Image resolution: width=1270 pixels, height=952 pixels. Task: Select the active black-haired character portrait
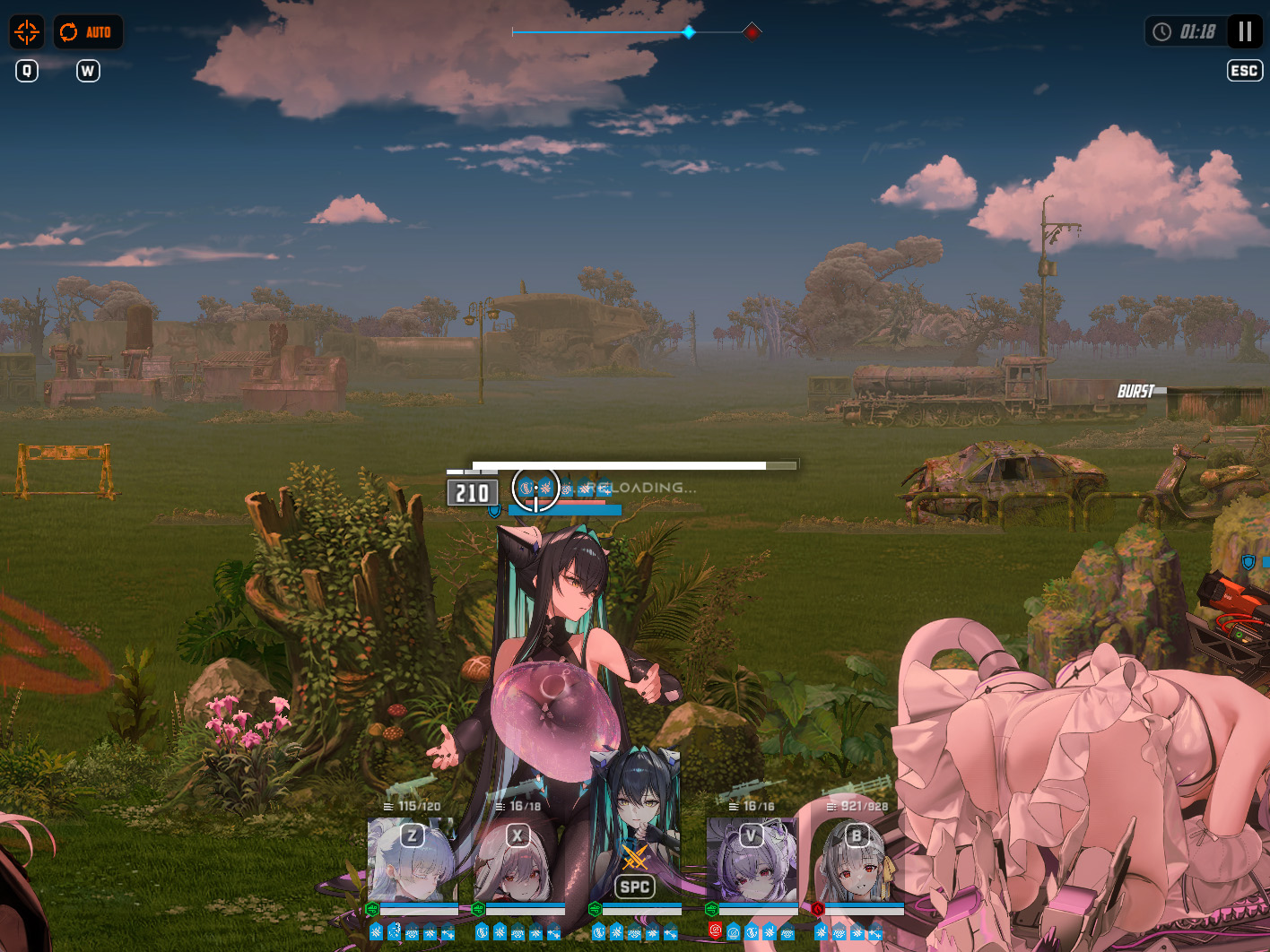(x=635, y=834)
